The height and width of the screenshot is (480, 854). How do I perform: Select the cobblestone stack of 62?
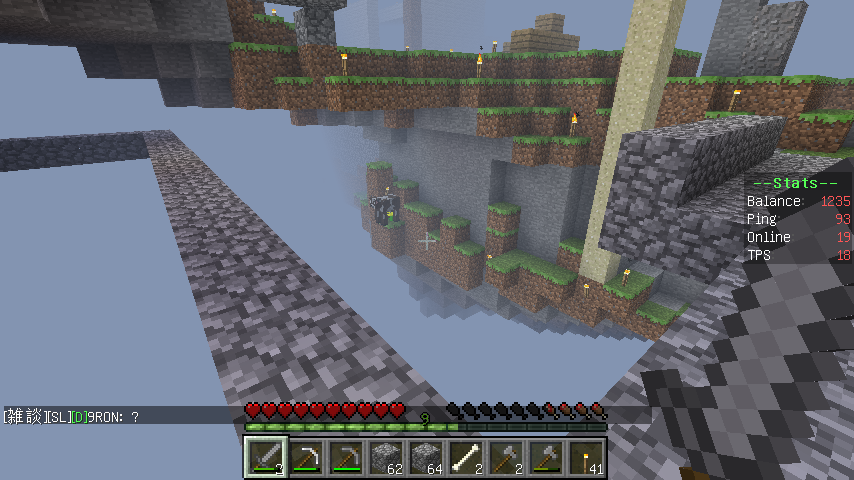coord(386,458)
